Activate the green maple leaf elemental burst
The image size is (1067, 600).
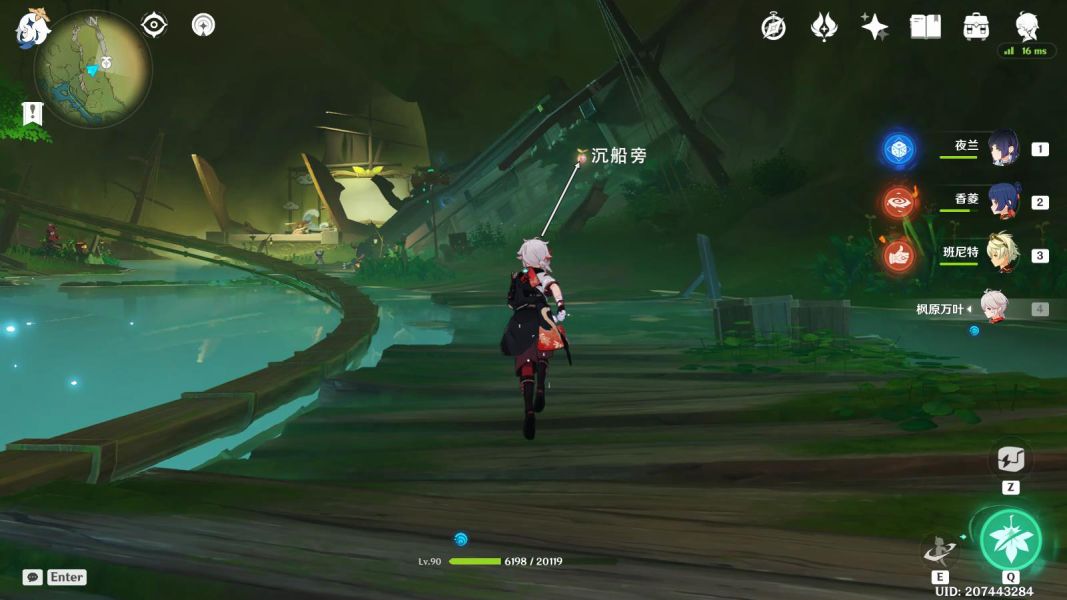(1010, 540)
